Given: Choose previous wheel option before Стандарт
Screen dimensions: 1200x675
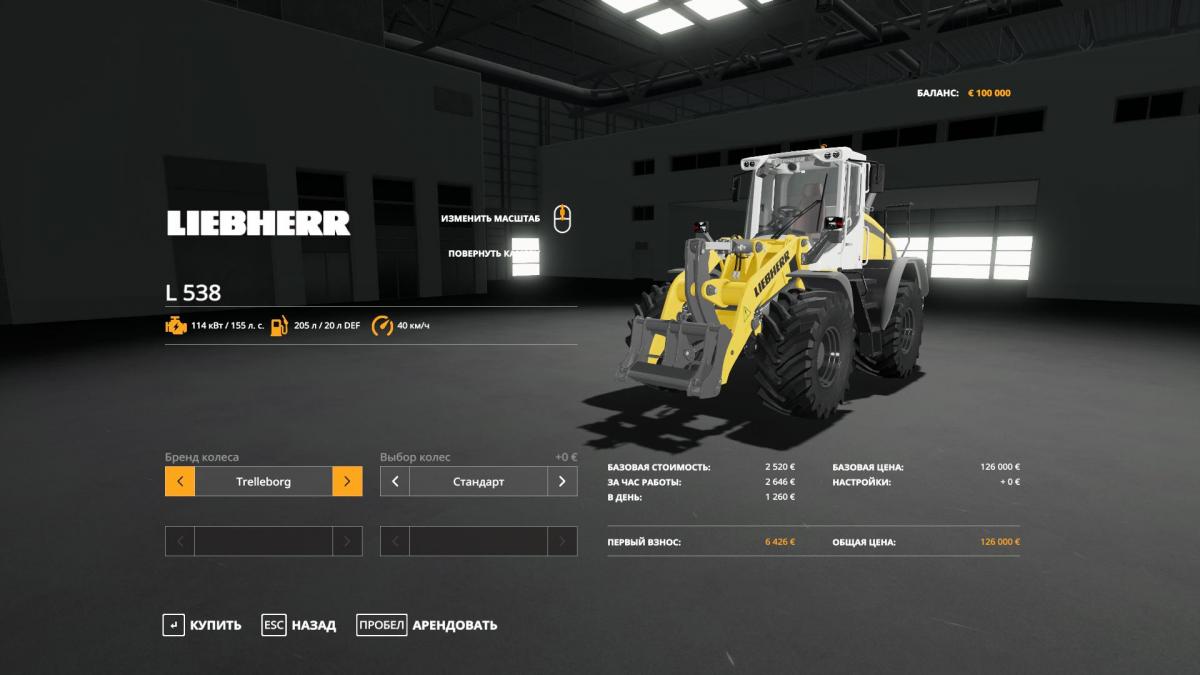Looking at the screenshot, I should pyautogui.click(x=395, y=481).
